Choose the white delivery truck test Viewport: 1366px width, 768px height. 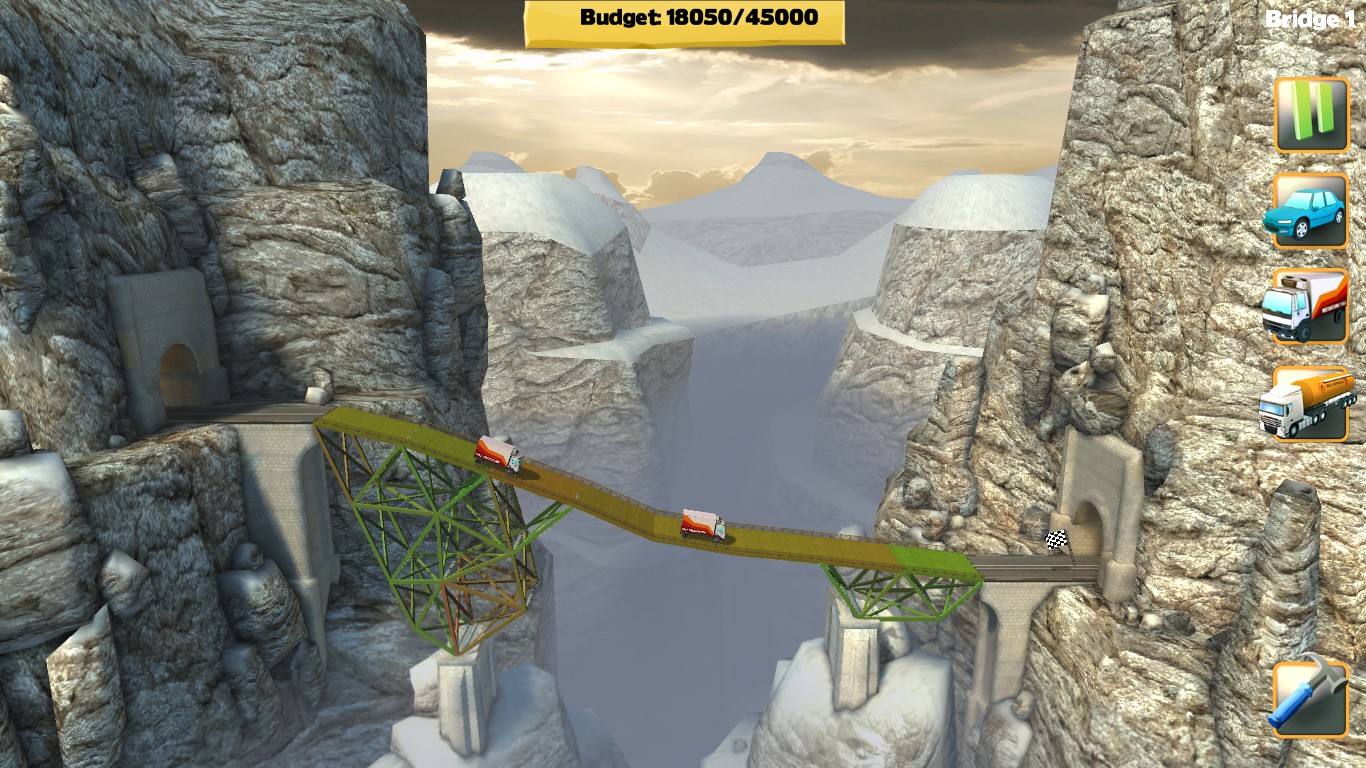(x=1311, y=306)
